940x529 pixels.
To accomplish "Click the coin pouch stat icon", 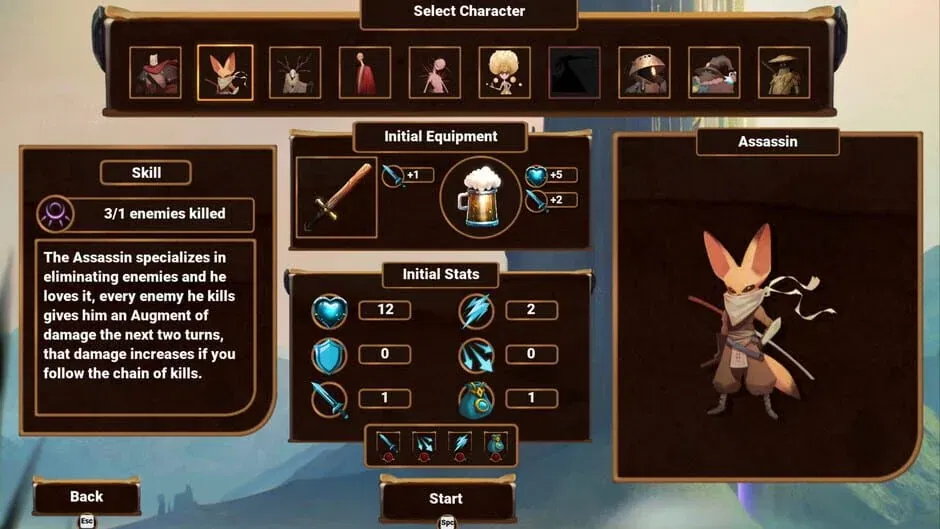I will (476, 400).
